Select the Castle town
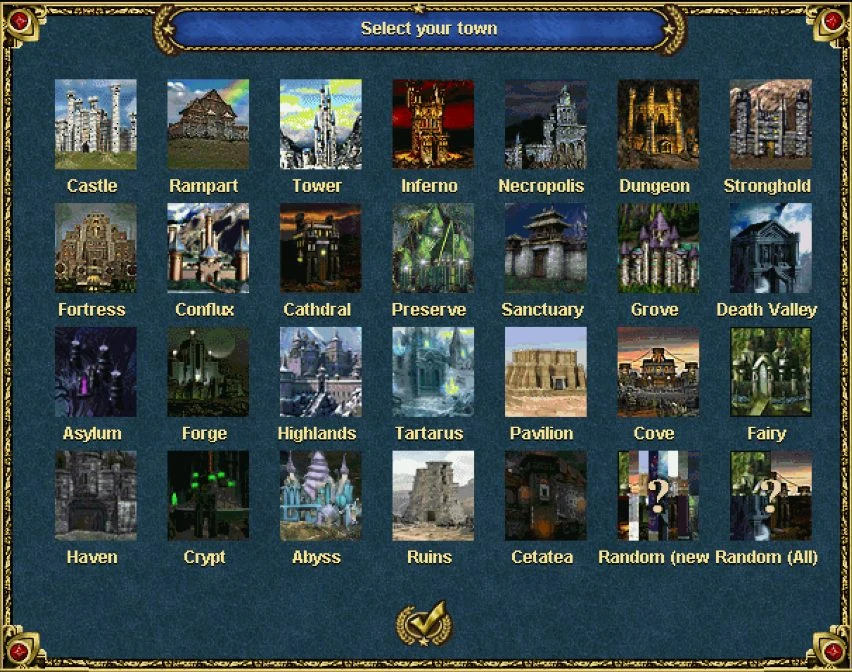852x672 pixels. point(96,124)
